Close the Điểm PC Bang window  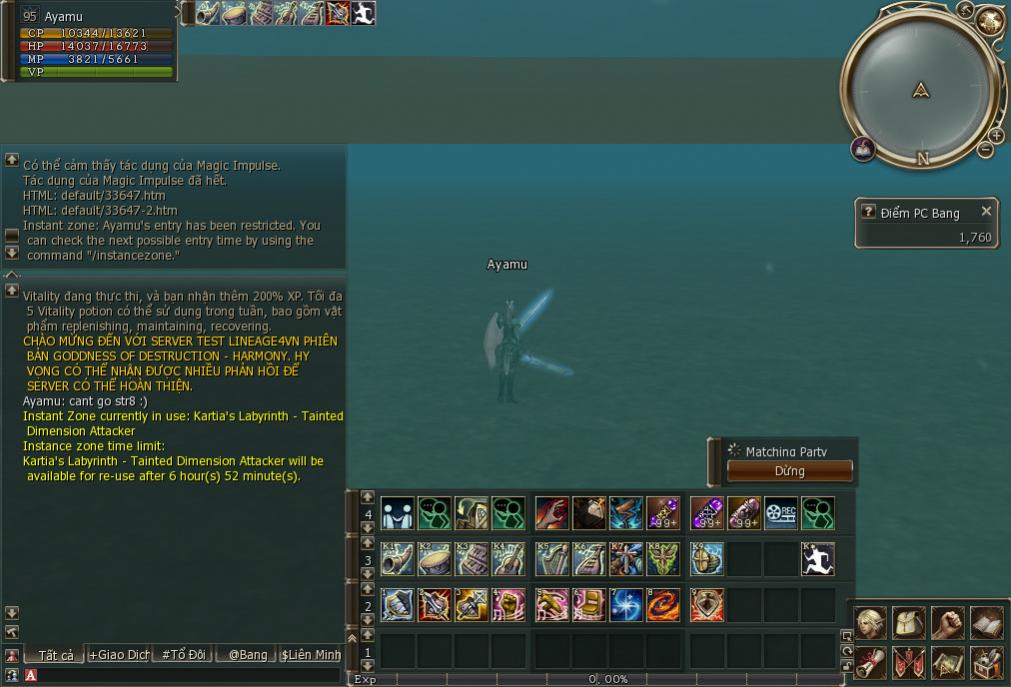pyautogui.click(x=986, y=212)
